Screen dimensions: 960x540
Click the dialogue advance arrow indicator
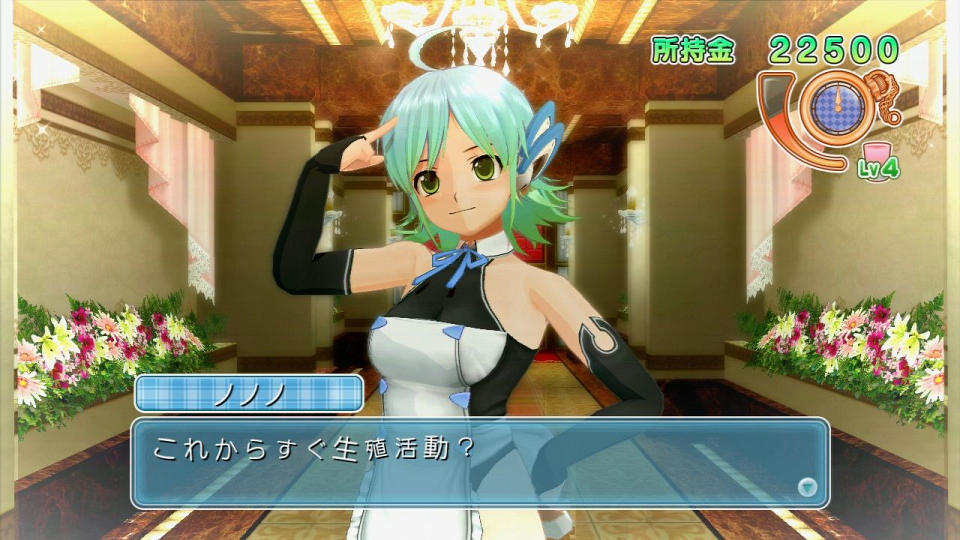click(808, 487)
